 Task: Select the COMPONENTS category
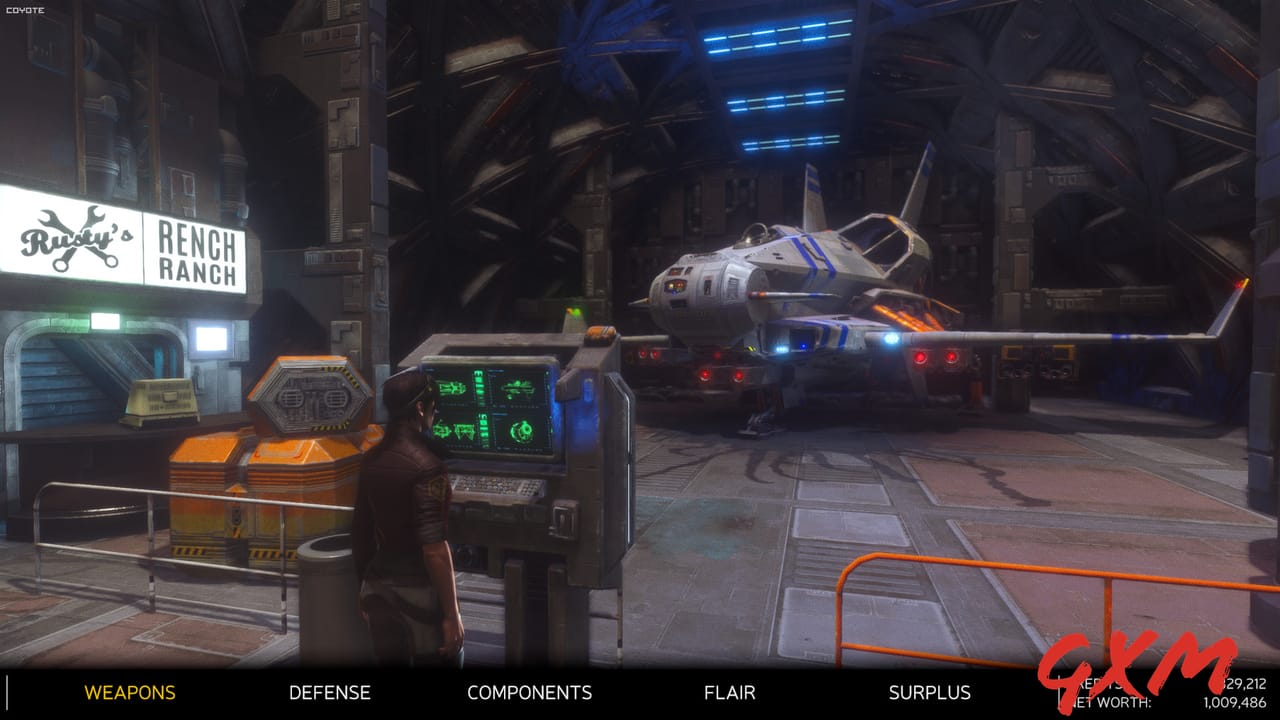click(530, 692)
